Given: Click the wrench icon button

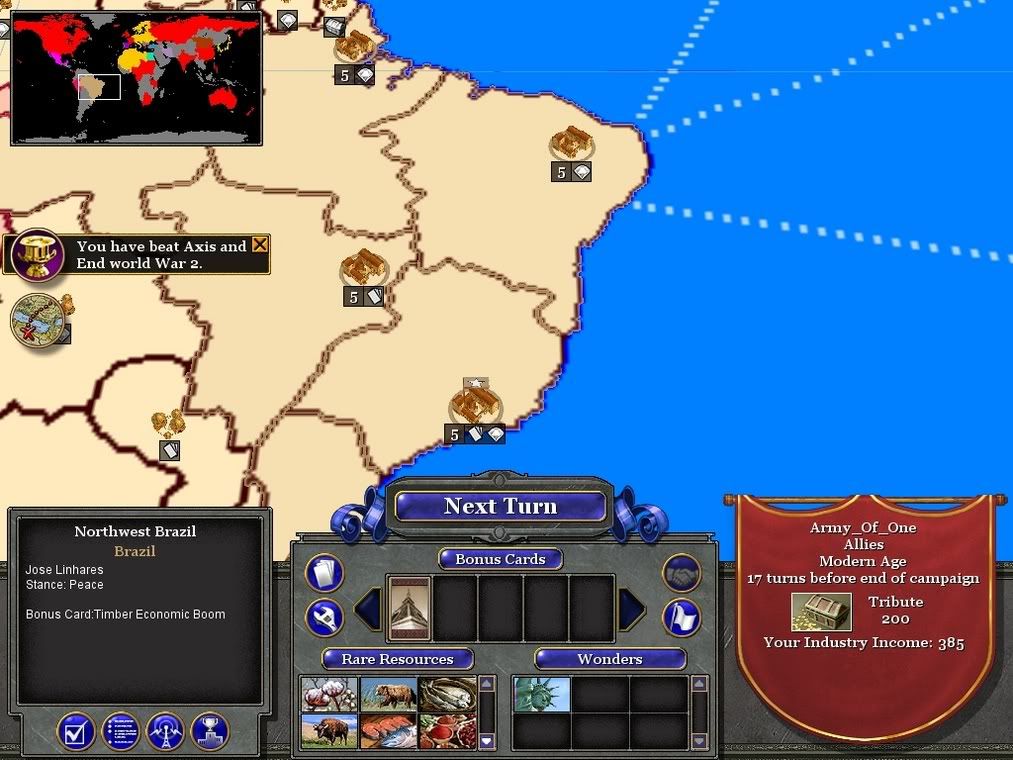Looking at the screenshot, I should (324, 618).
